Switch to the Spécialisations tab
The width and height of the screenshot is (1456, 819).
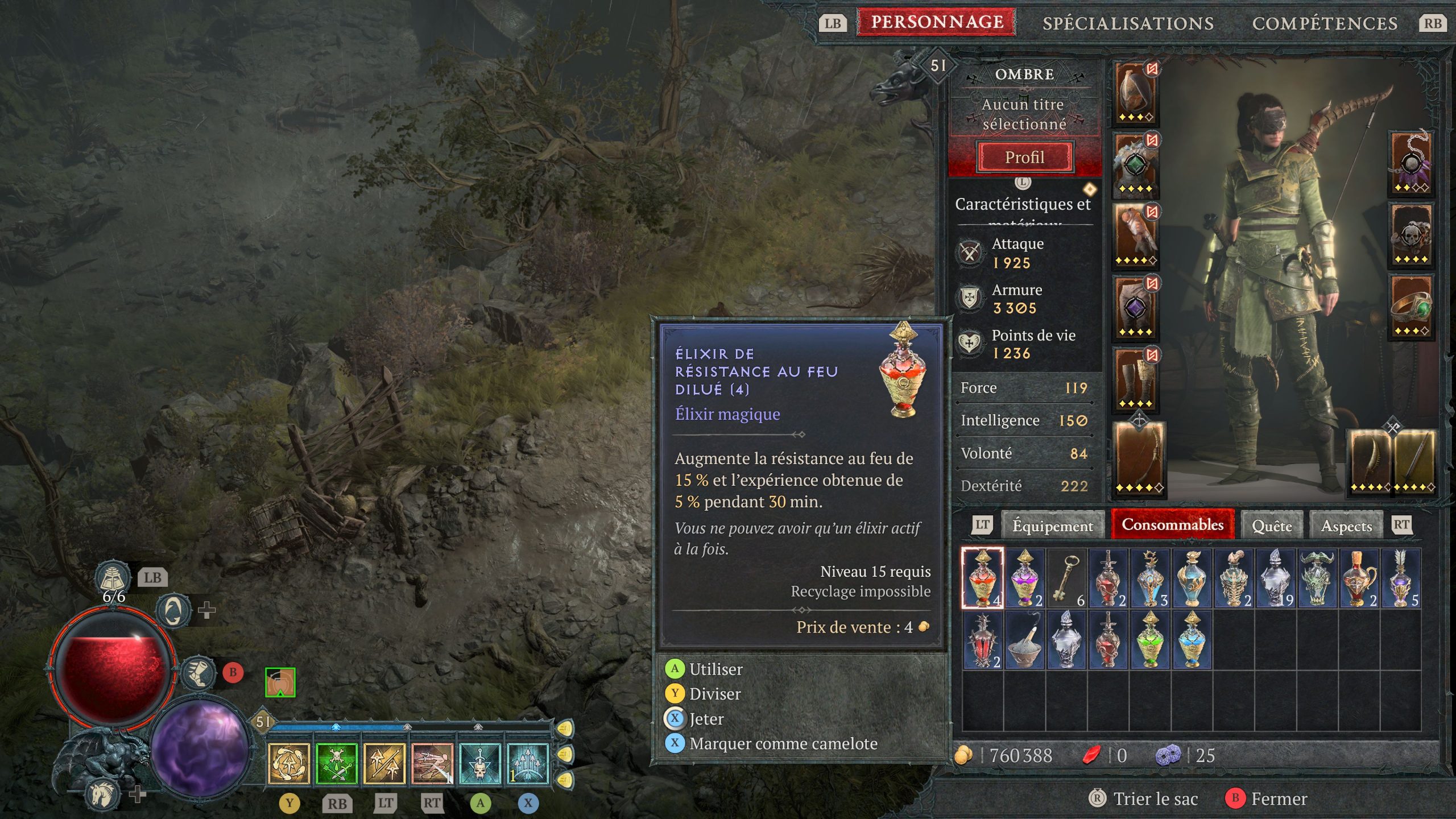click(x=1128, y=23)
